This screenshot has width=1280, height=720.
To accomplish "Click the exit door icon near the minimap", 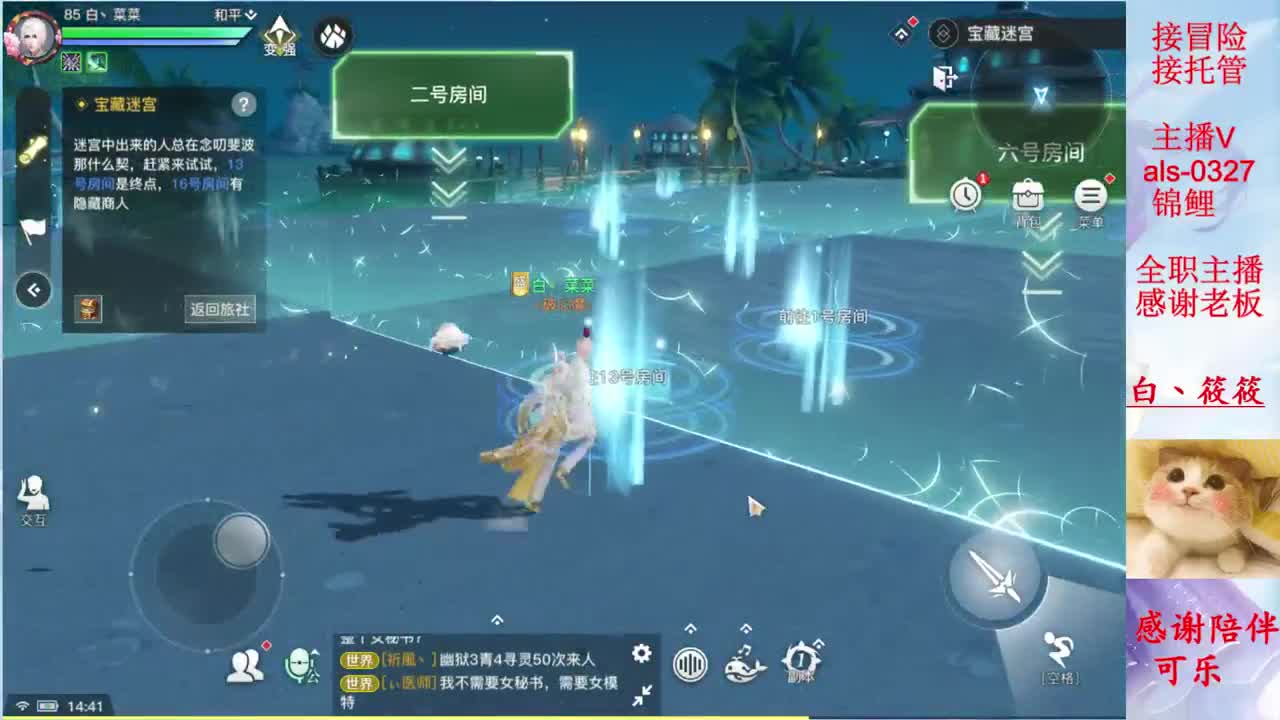I will (x=944, y=76).
